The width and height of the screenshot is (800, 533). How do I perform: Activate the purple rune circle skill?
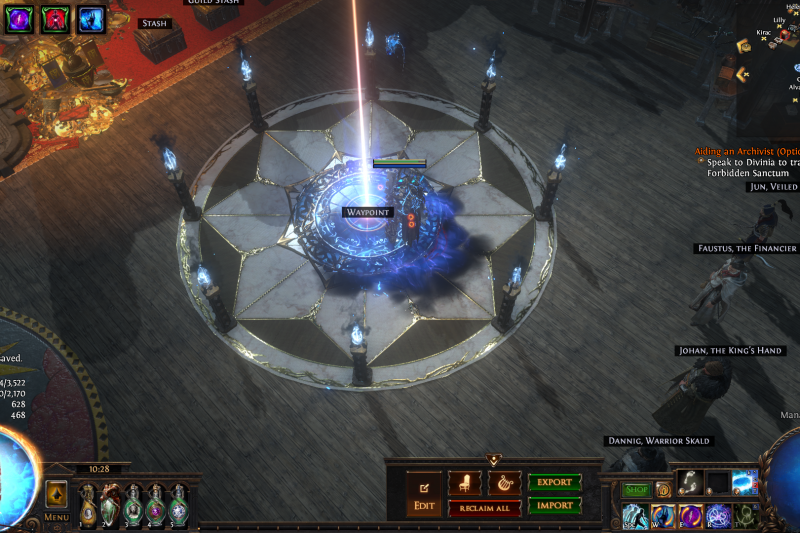click(x=718, y=516)
